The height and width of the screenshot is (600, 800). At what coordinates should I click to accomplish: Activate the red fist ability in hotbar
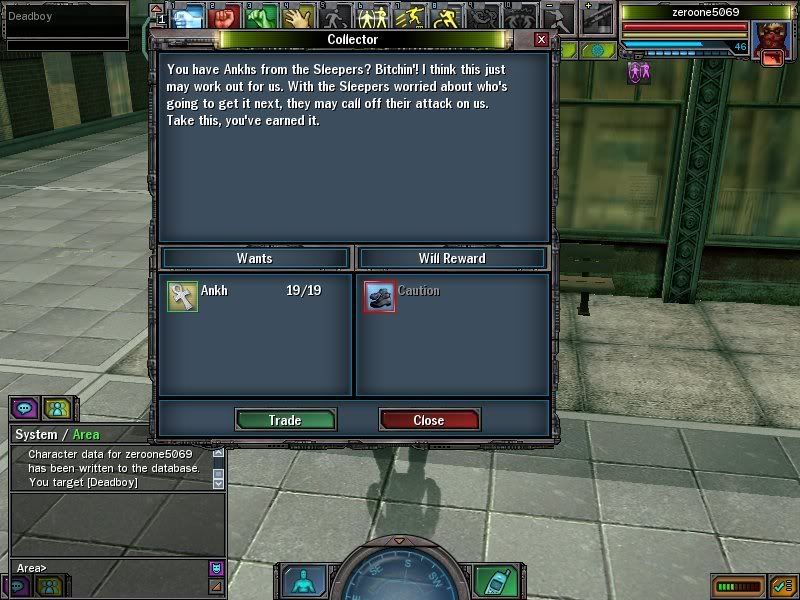(224, 16)
